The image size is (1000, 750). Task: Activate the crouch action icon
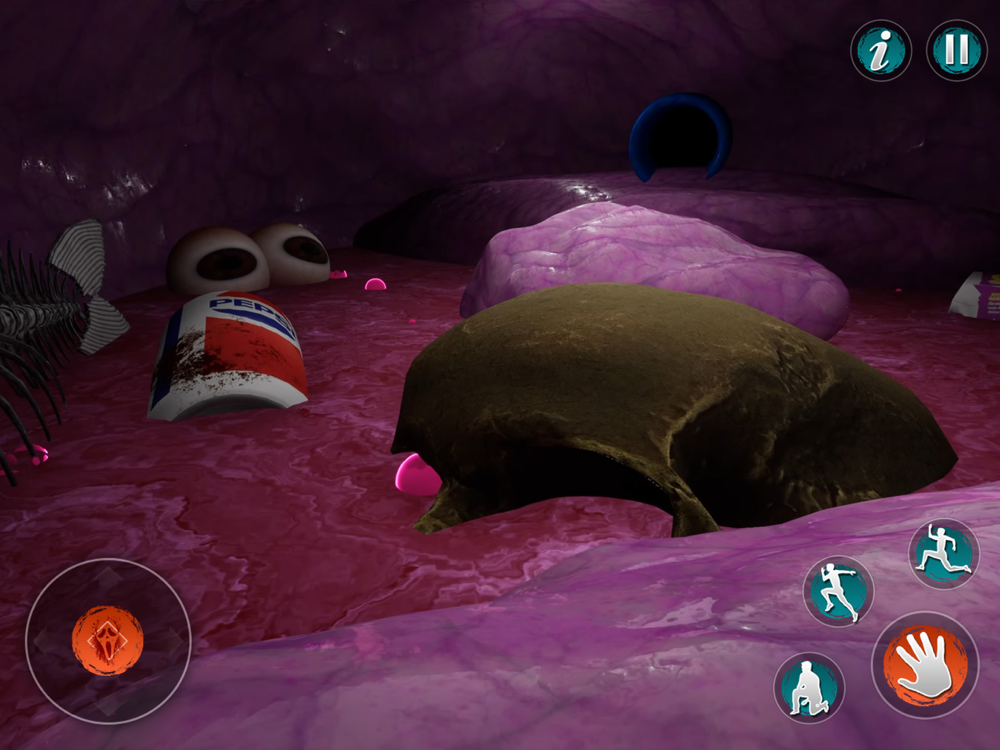tap(809, 688)
